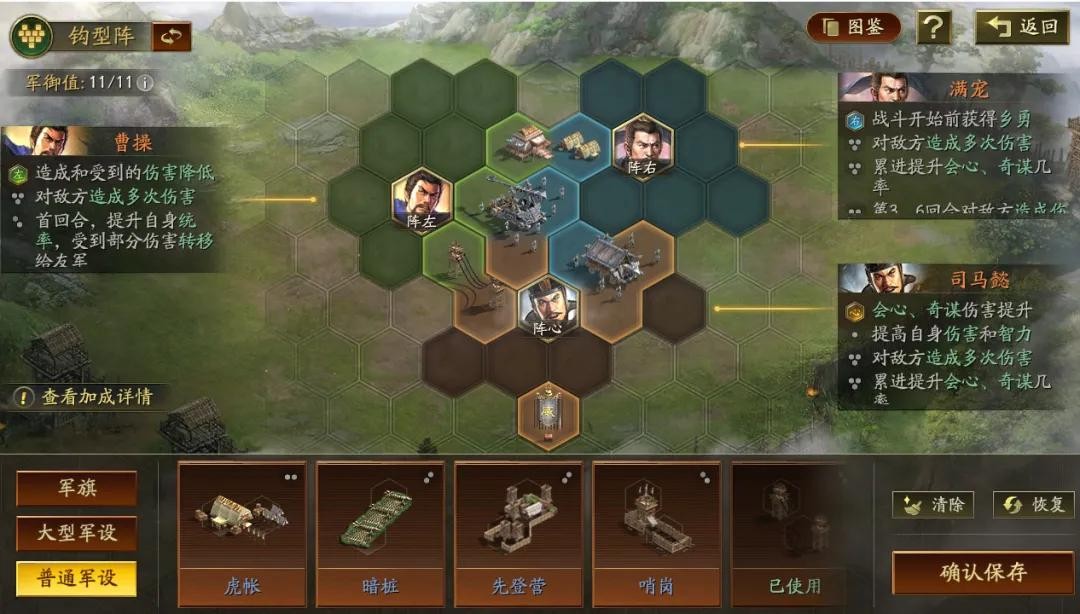Open 查看加成详情 bonus details
Viewport: 1080px width, 614px height.
pos(85,397)
